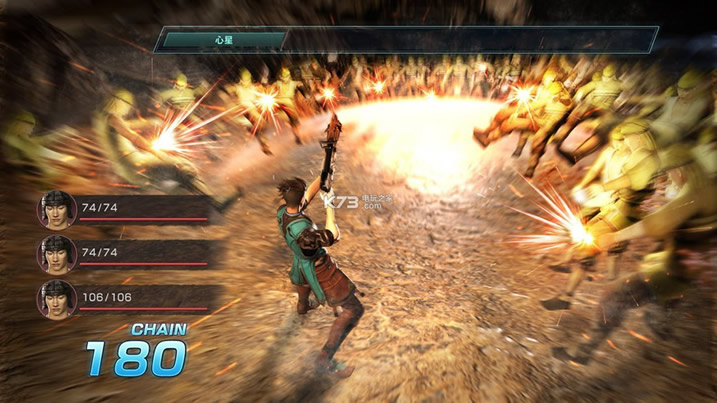Image resolution: width=717 pixels, height=403 pixels.
Task: Click the 心星 skill name banner
Action: (222, 40)
